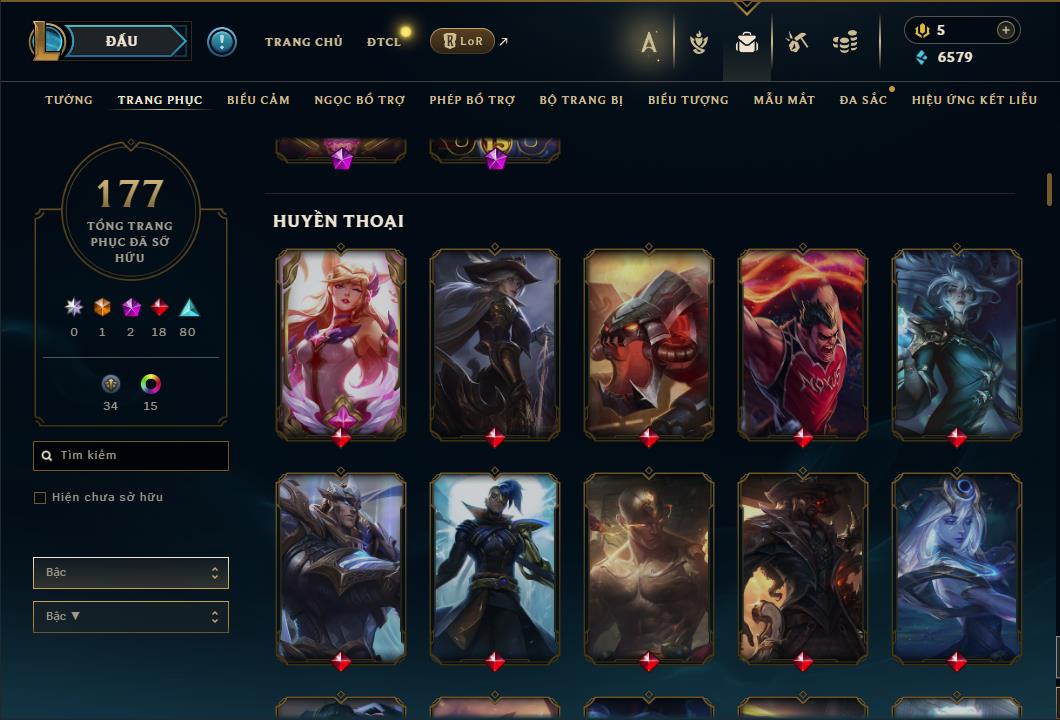Image resolution: width=1060 pixels, height=720 pixels.
Task: Open the TRANG CHỦ home page
Action: (x=303, y=42)
